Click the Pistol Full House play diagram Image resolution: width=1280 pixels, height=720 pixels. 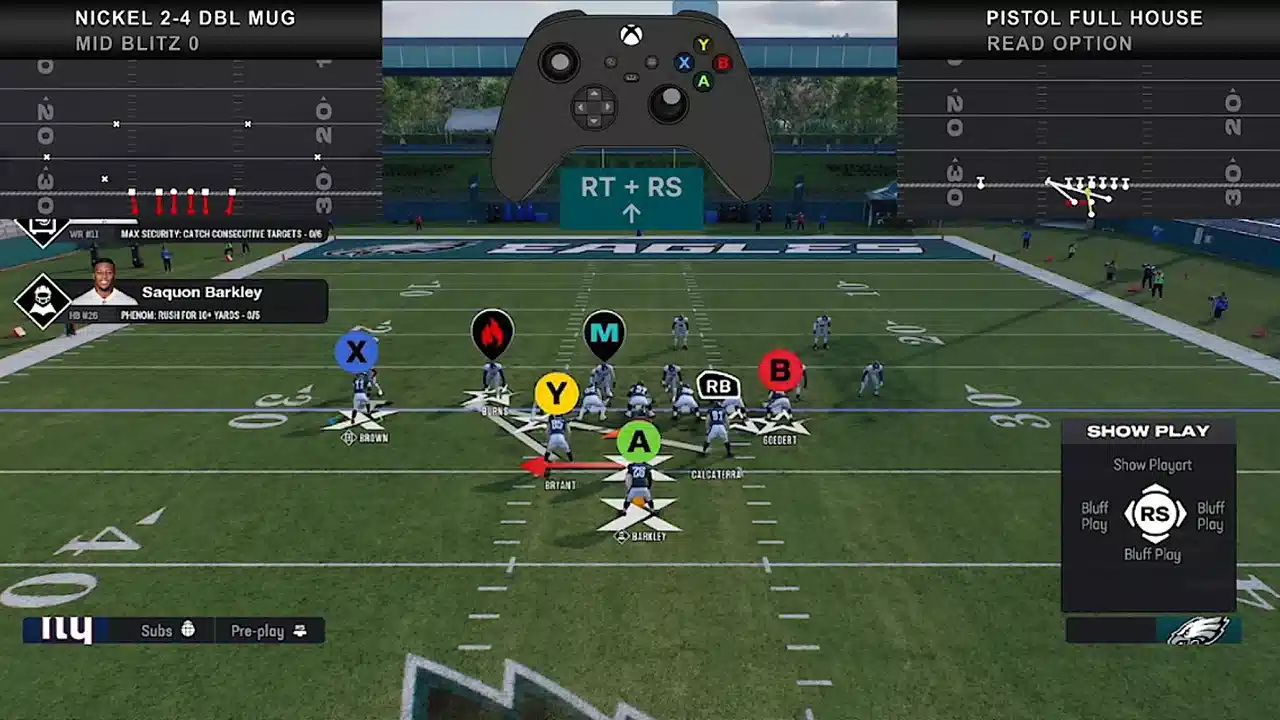(x=1088, y=140)
